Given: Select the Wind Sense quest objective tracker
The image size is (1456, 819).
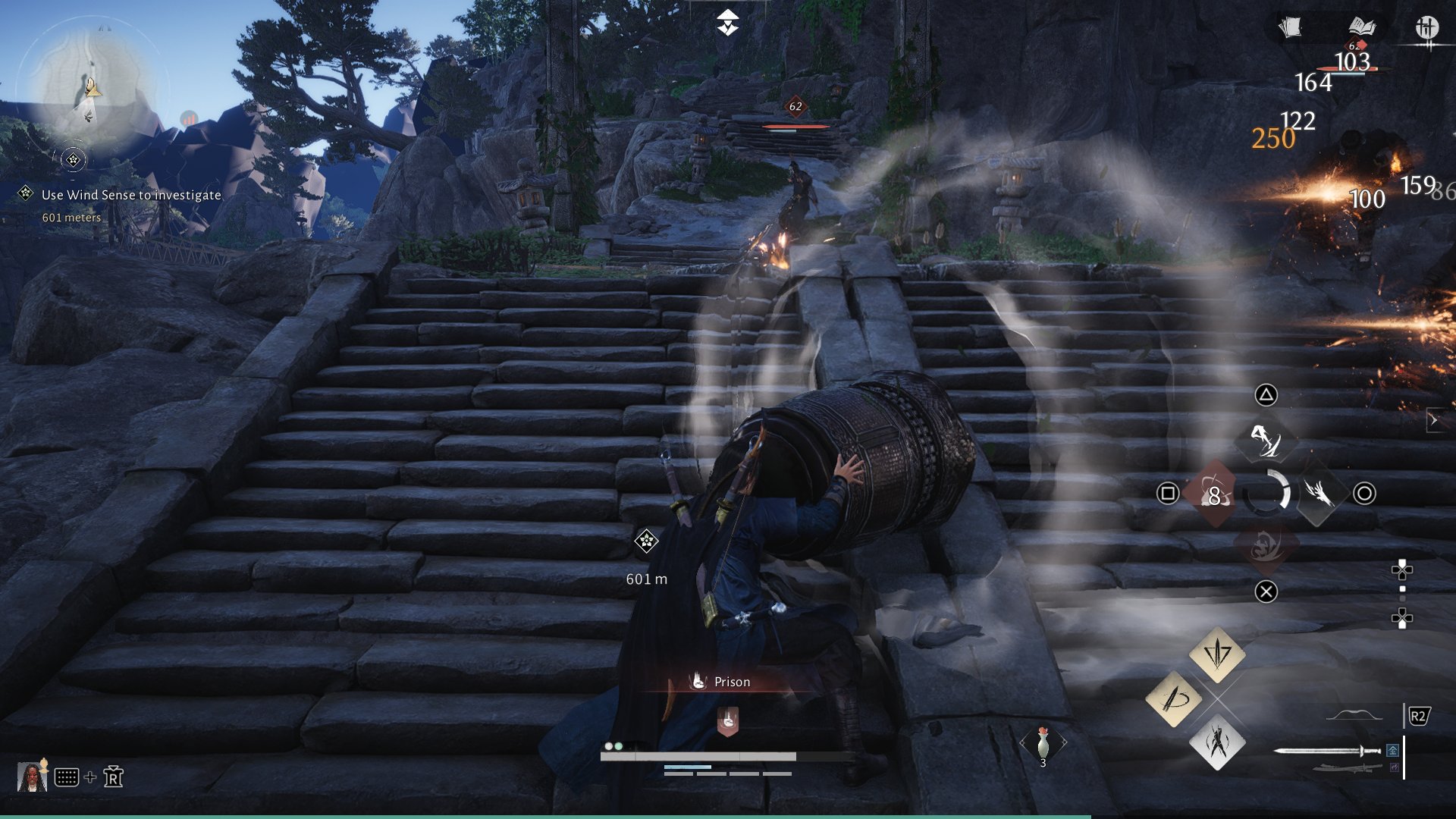Looking at the screenshot, I should click(130, 195).
